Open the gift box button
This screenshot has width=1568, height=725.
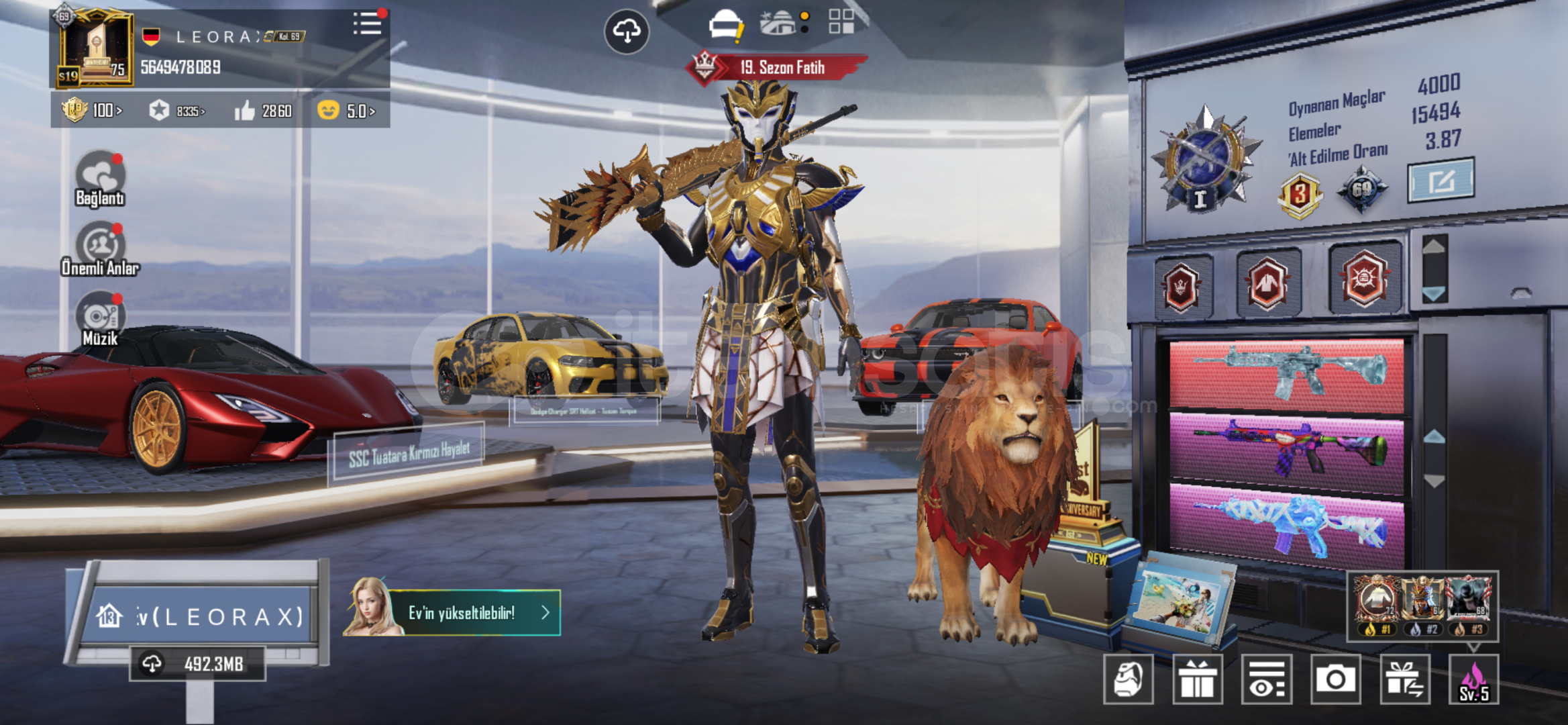click(1198, 679)
